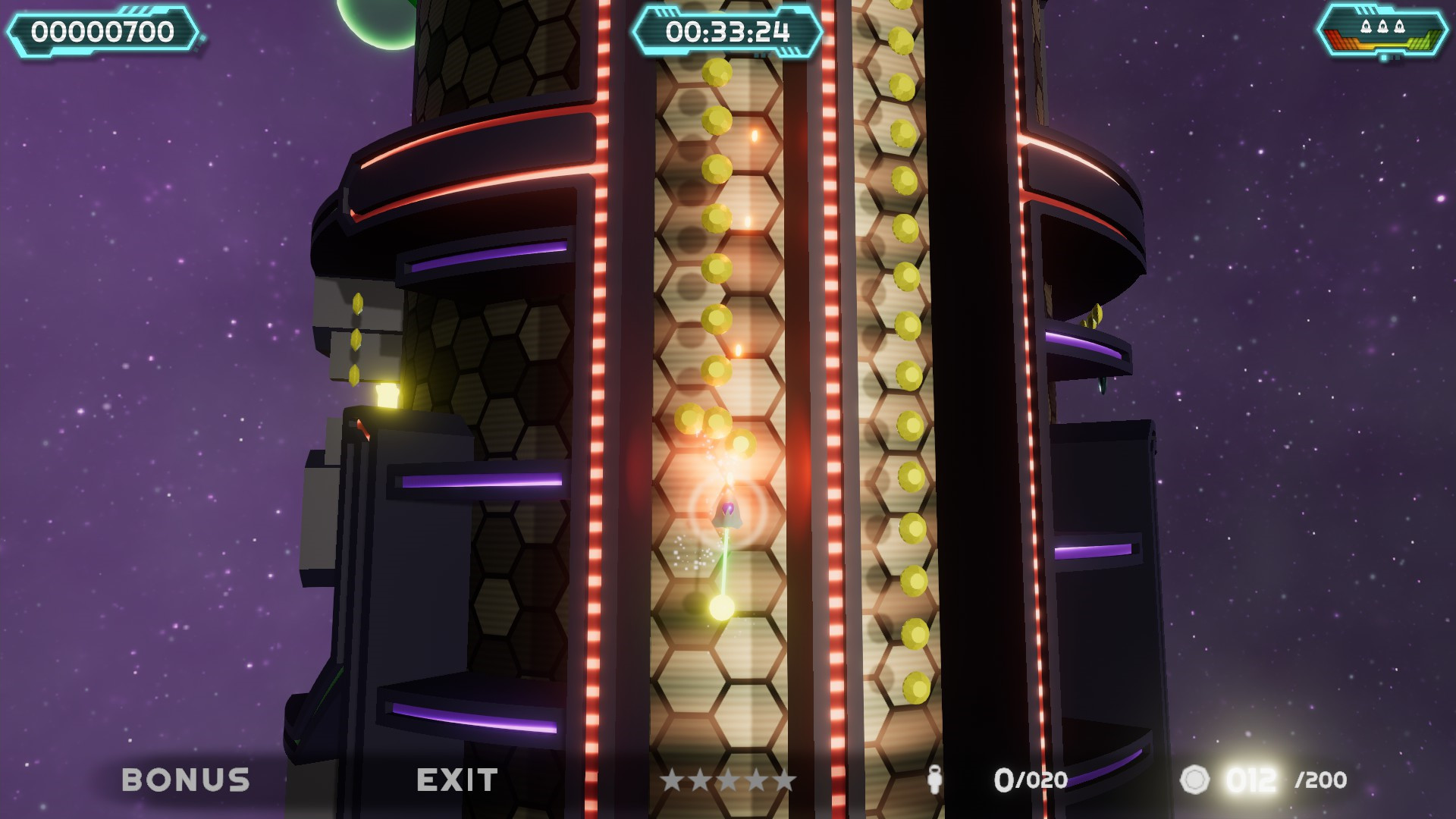Image resolution: width=1456 pixels, height=819 pixels.
Task: Click the third rocket life icon
Action: (1399, 25)
